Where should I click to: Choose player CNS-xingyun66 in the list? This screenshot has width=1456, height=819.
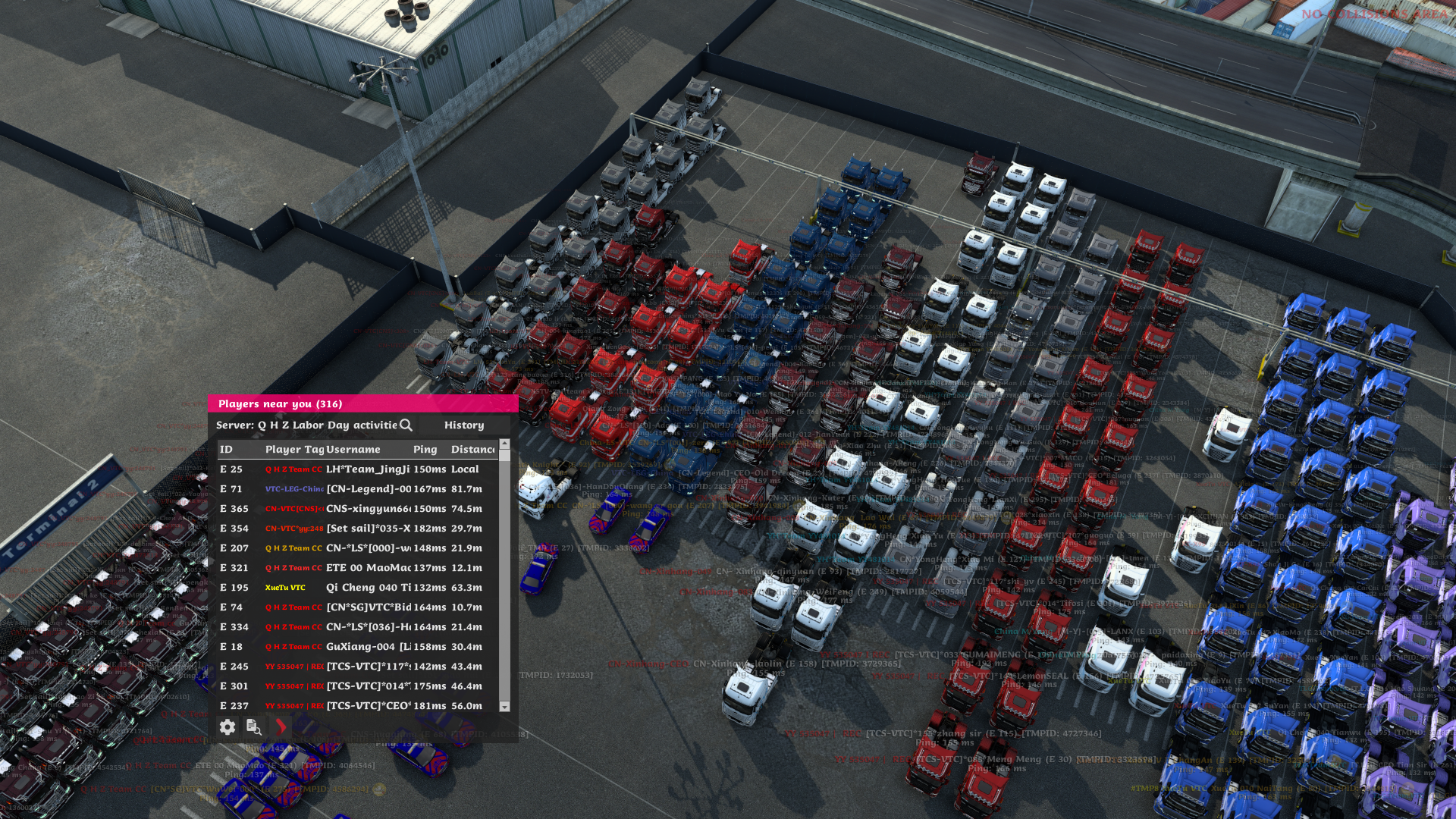coord(356,509)
